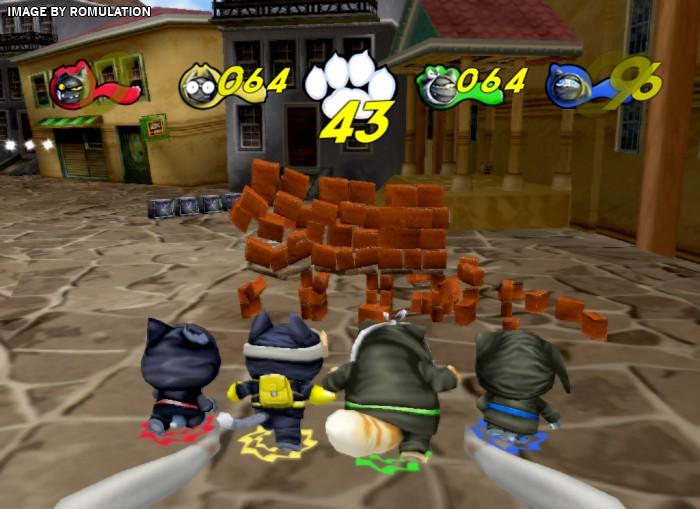This screenshot has height=509, width=700.
Task: Select the yellow player's cat portrait
Action: [198, 86]
